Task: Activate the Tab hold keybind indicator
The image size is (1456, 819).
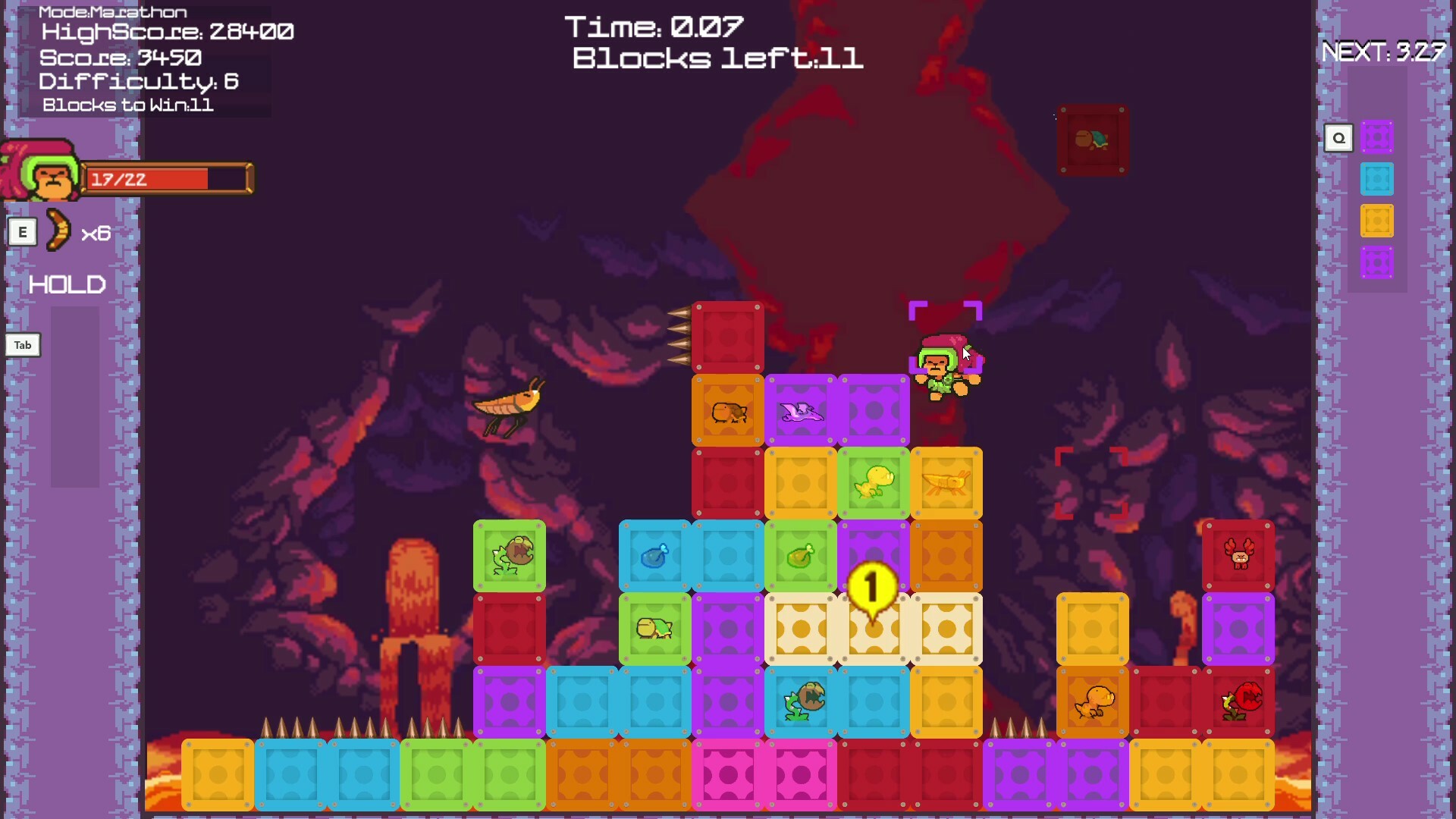Action: click(22, 345)
